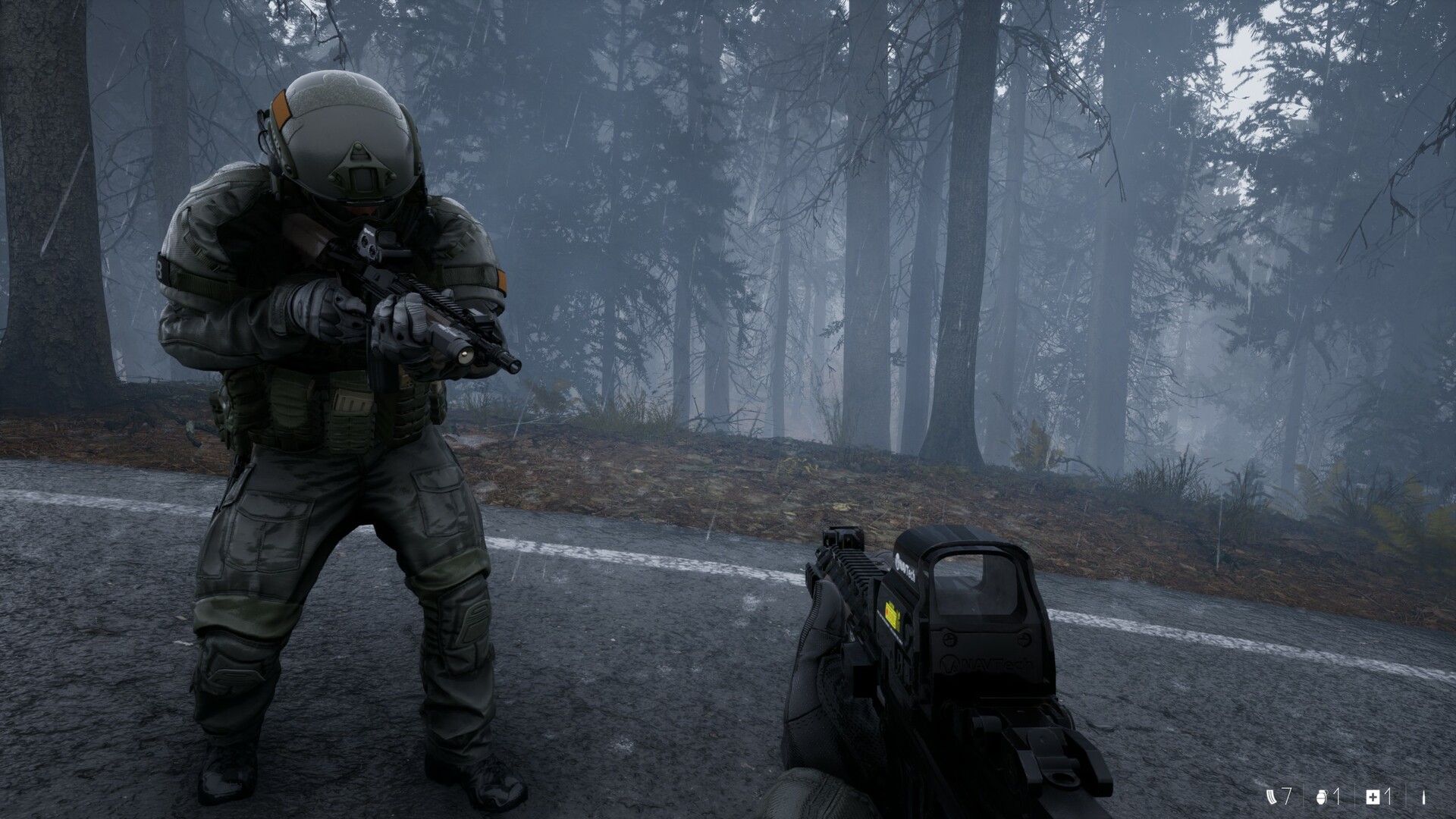Click the medkit cross icon

point(1373,798)
